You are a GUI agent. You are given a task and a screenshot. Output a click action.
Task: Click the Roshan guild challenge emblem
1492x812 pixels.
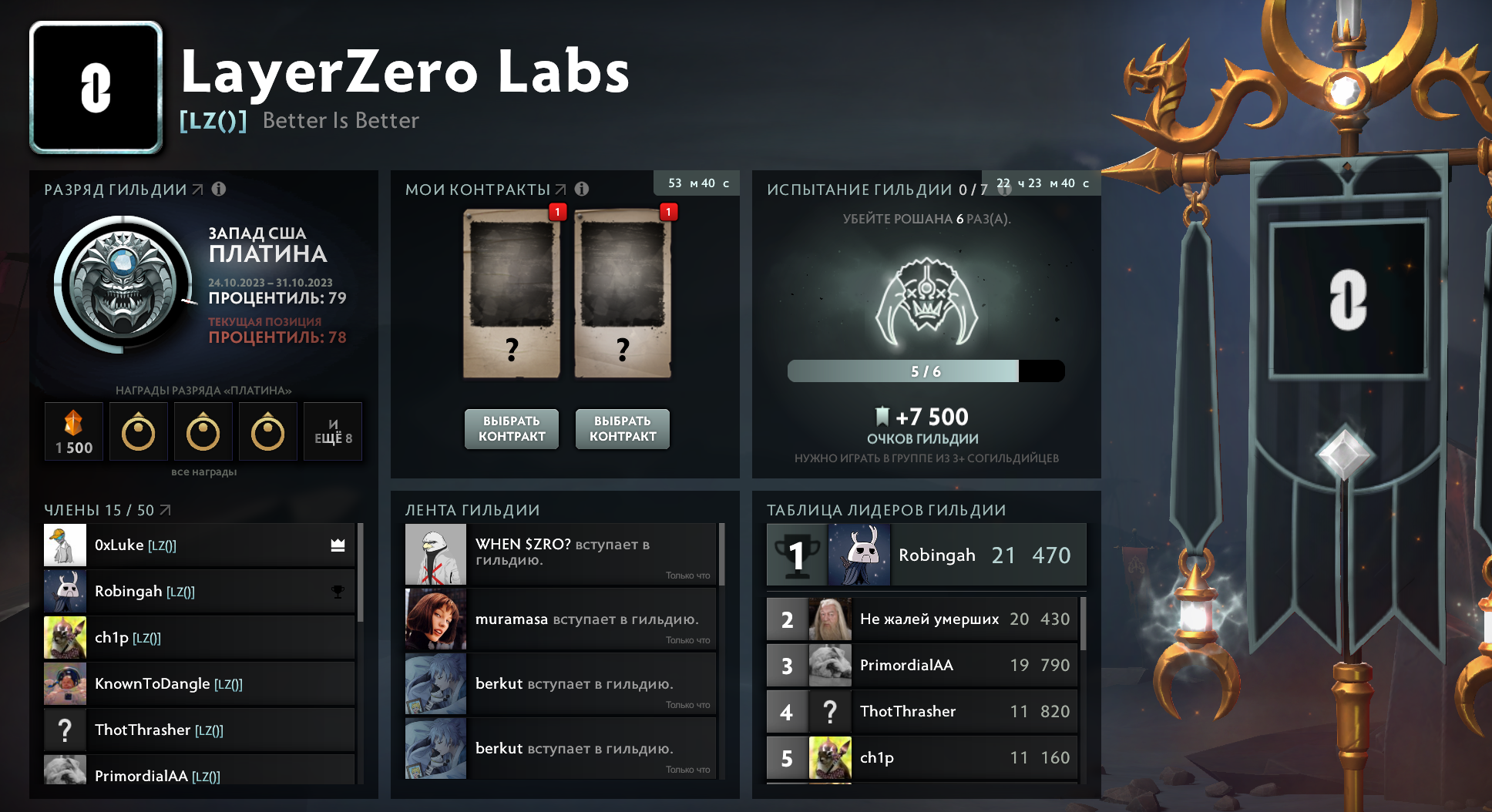click(x=926, y=303)
